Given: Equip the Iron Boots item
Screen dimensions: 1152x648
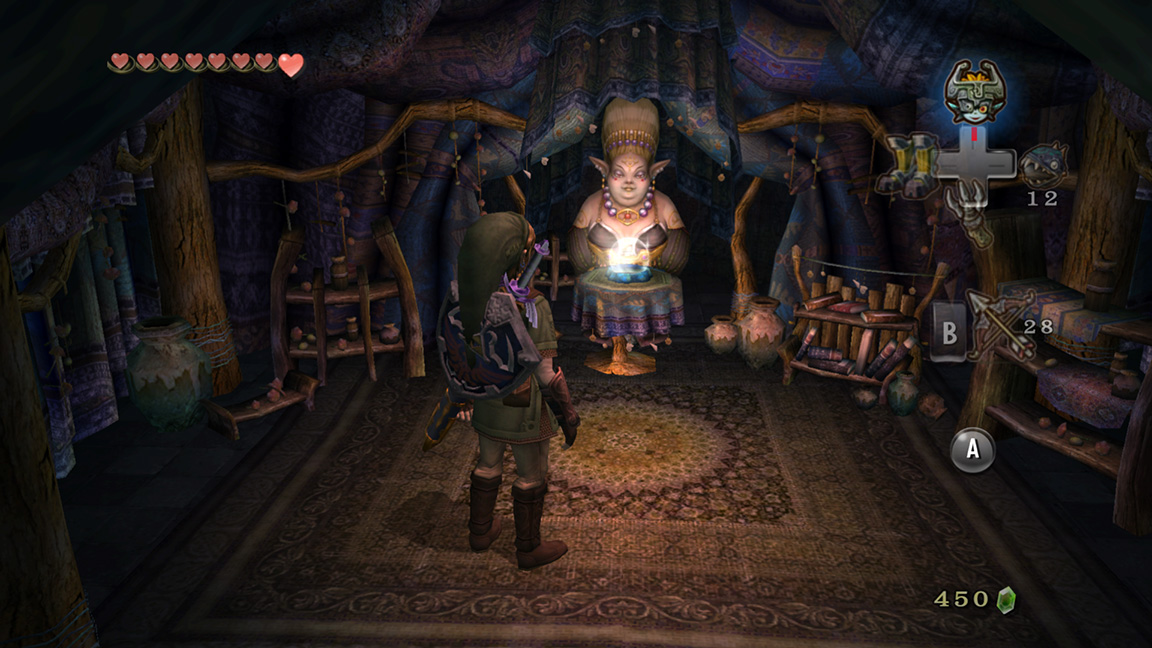Looking at the screenshot, I should tap(909, 163).
